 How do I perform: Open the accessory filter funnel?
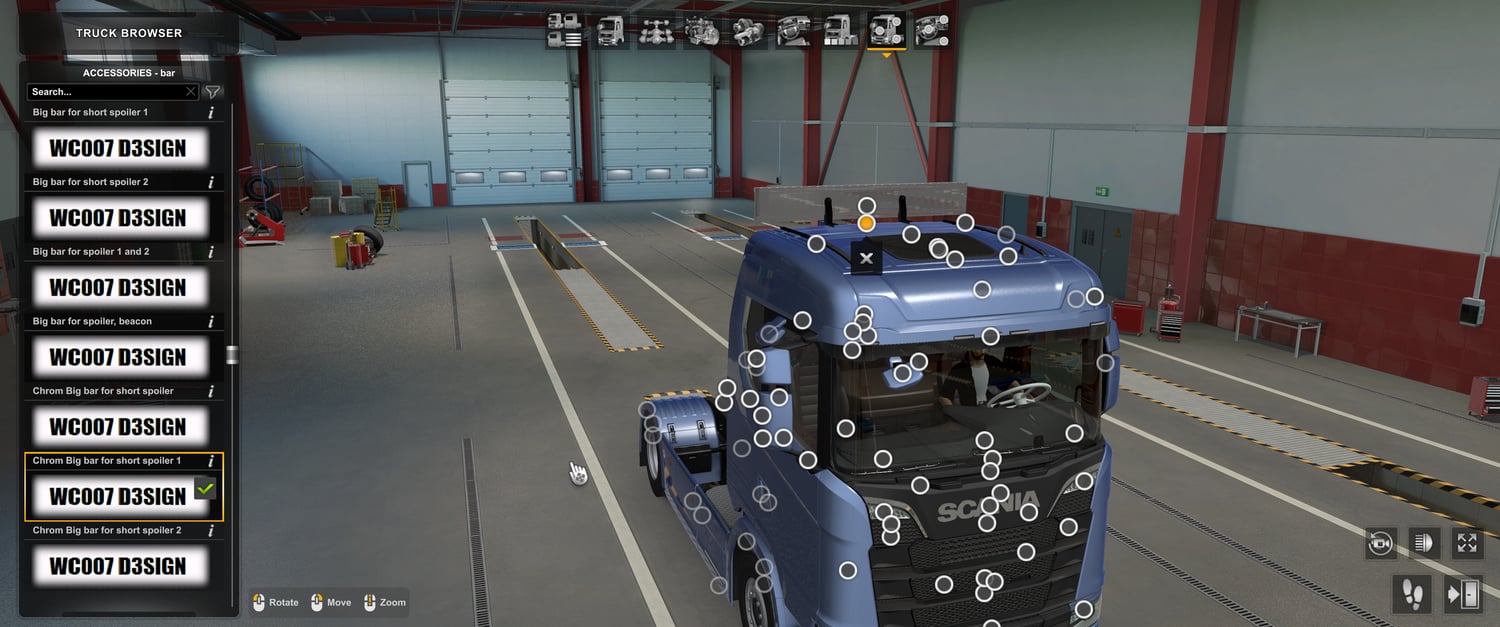(213, 92)
